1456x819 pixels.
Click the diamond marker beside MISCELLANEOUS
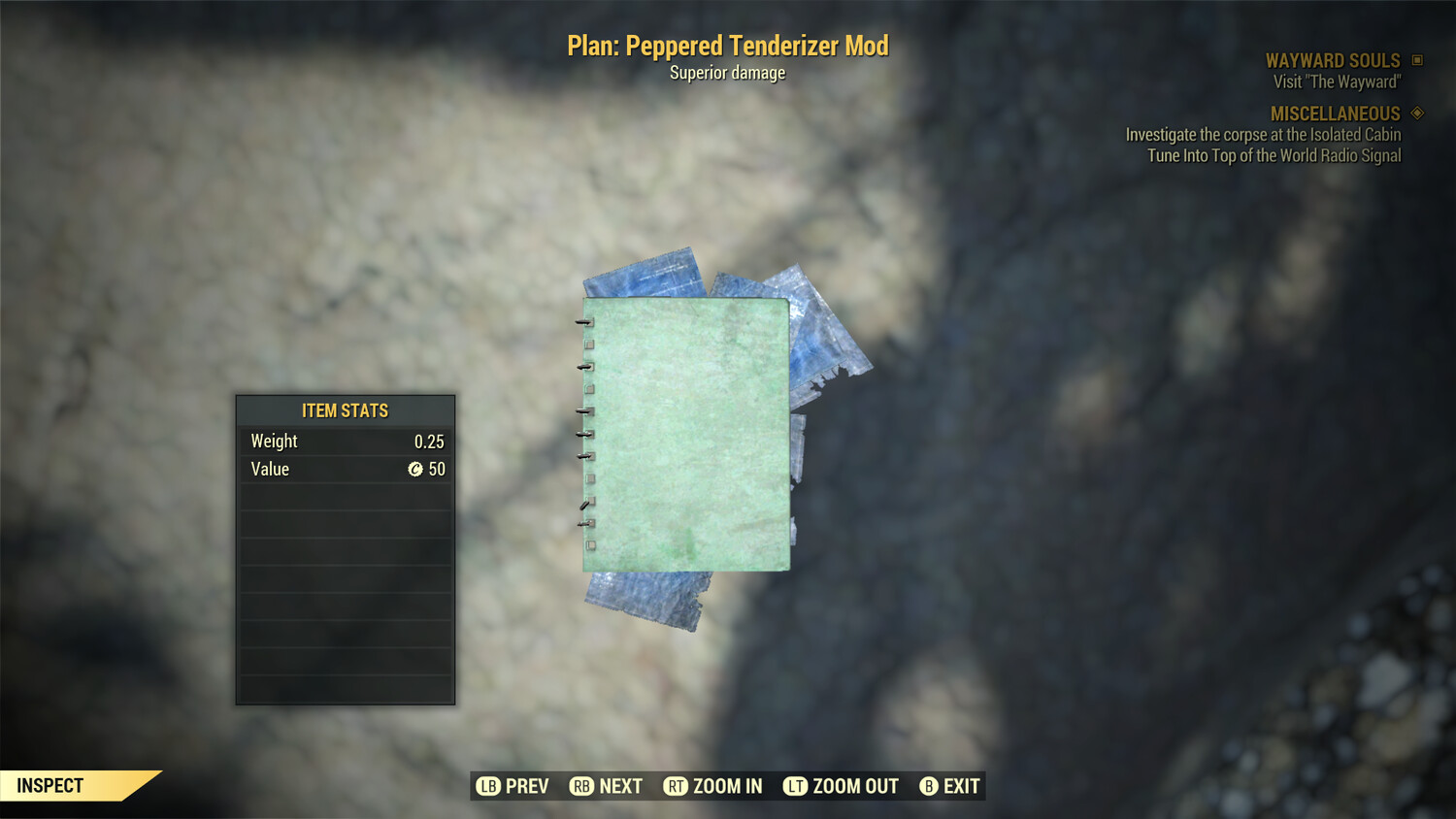(x=1415, y=113)
